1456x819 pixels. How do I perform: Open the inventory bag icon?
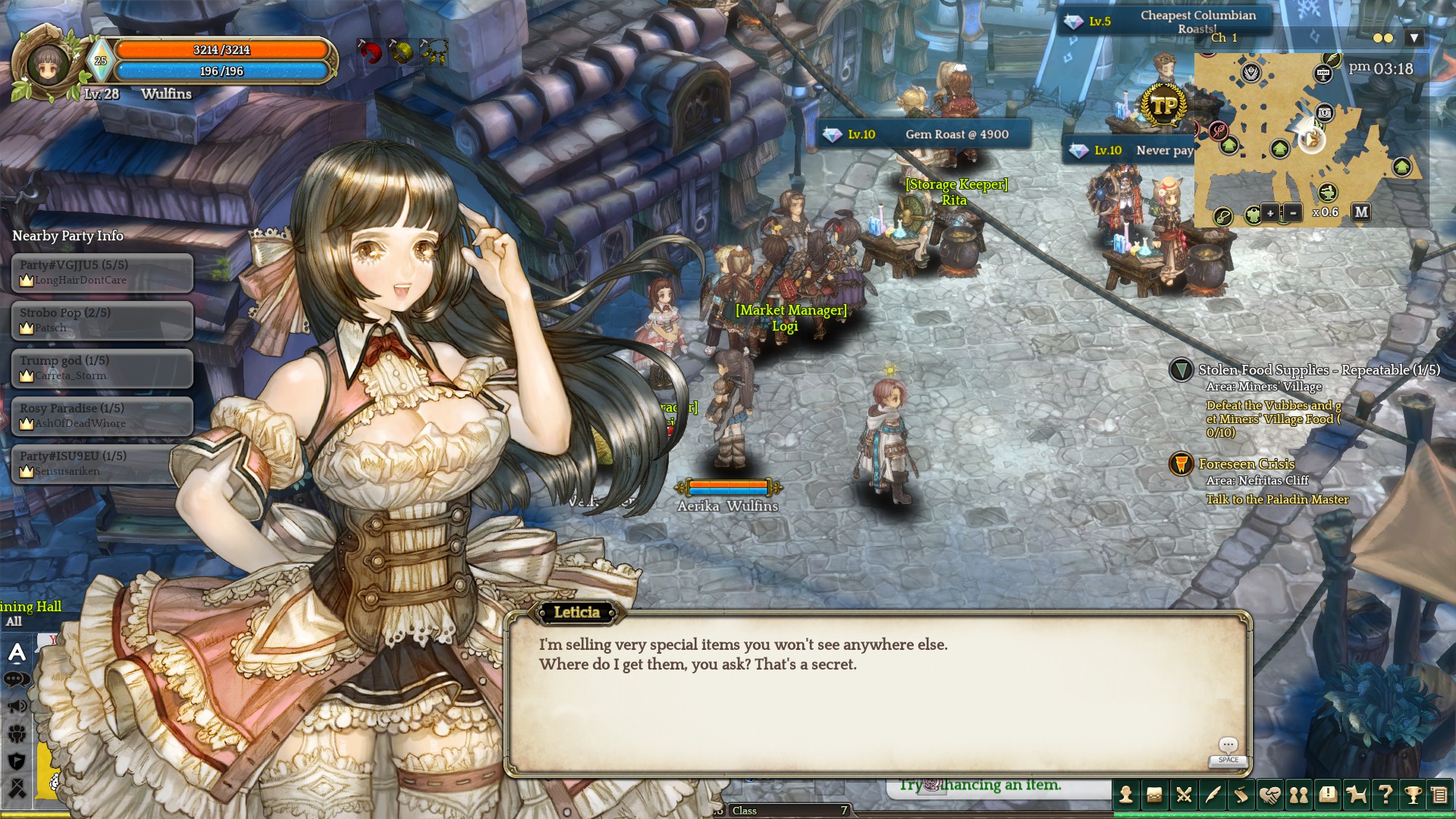pyautogui.click(x=1155, y=794)
